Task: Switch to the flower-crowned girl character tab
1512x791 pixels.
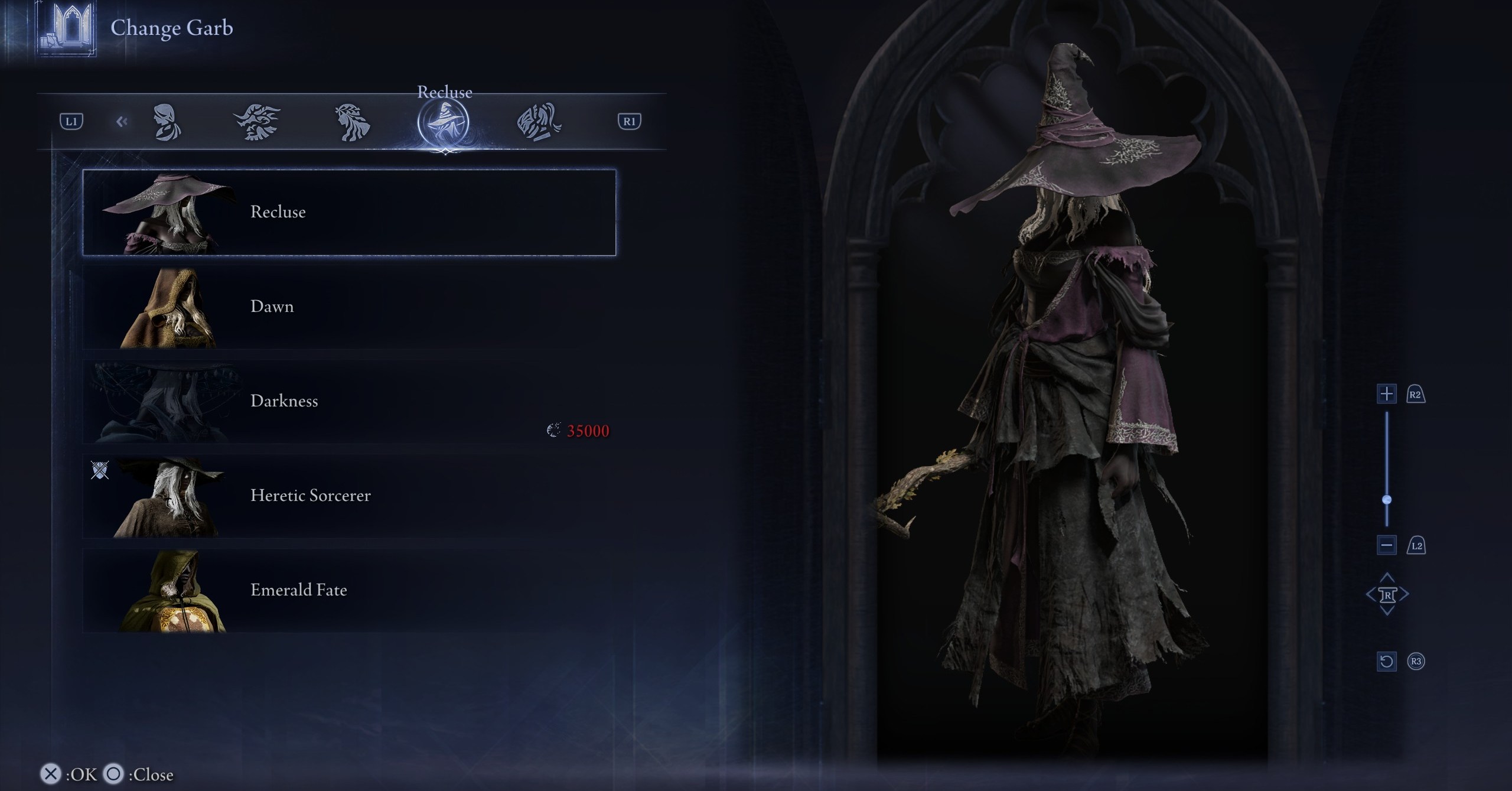Action: pyautogui.click(x=352, y=122)
